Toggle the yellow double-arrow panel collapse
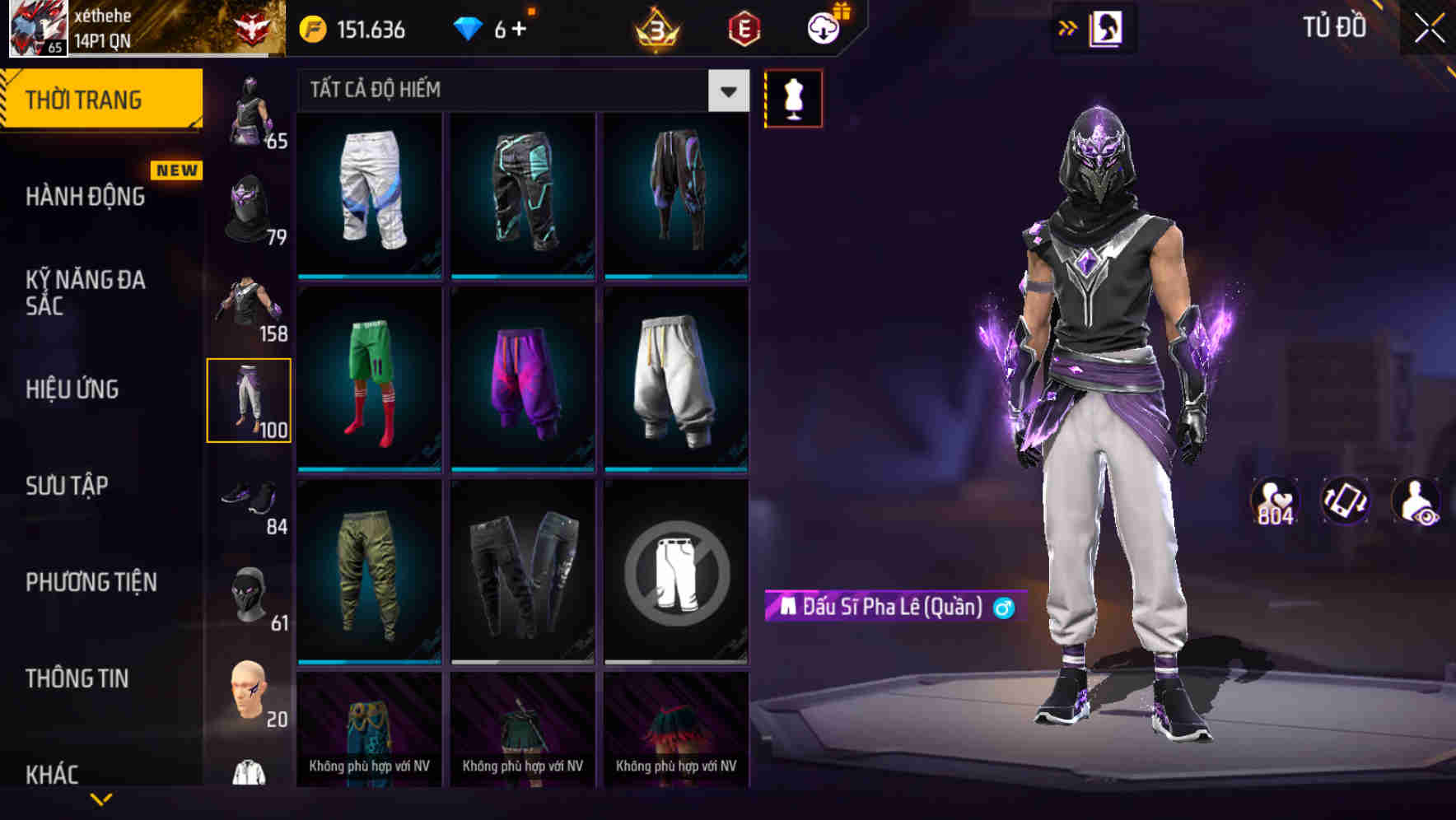 pyautogui.click(x=1067, y=27)
